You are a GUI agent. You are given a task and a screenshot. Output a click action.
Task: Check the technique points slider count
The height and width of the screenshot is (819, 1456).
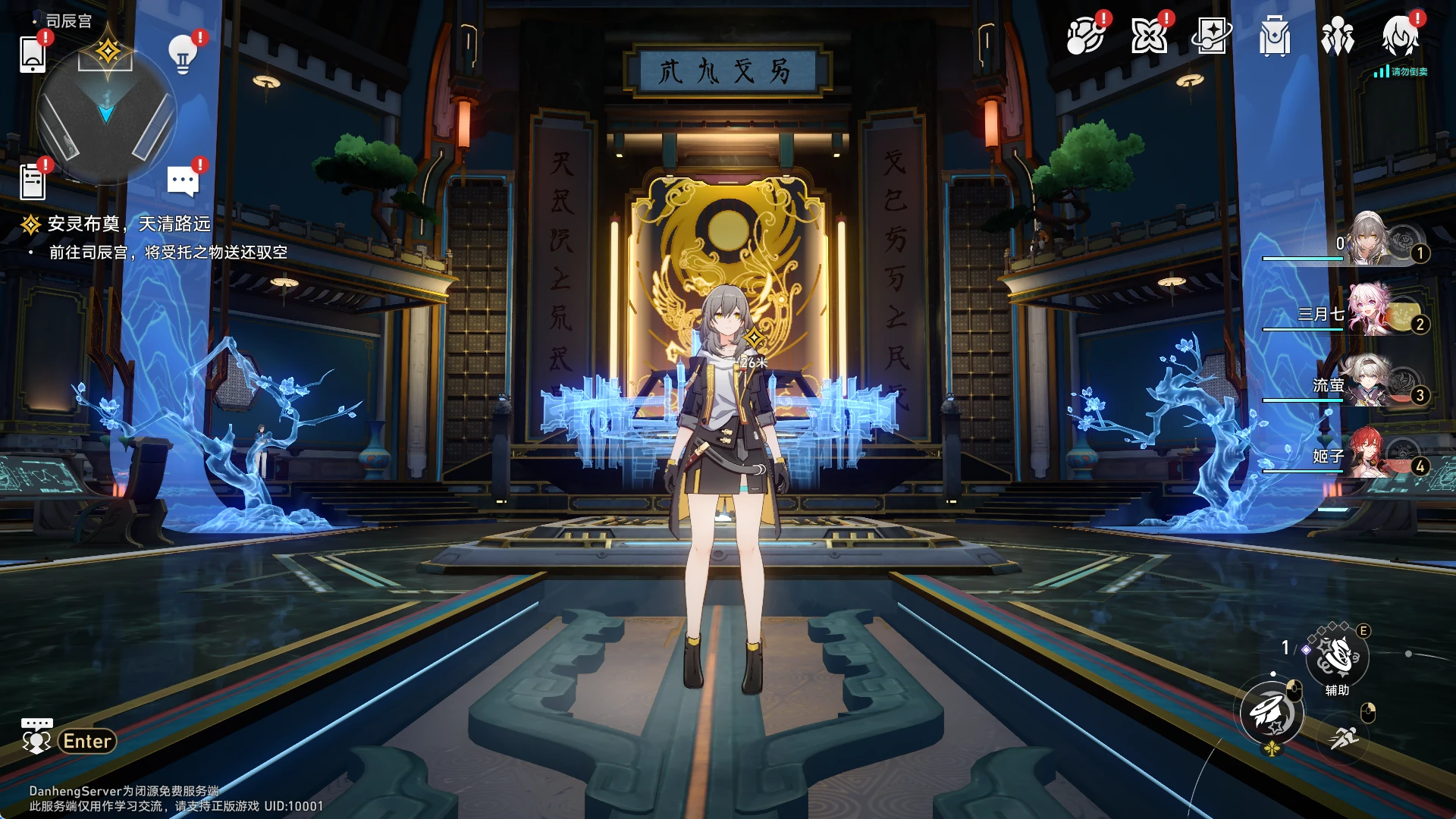[x=1285, y=647]
